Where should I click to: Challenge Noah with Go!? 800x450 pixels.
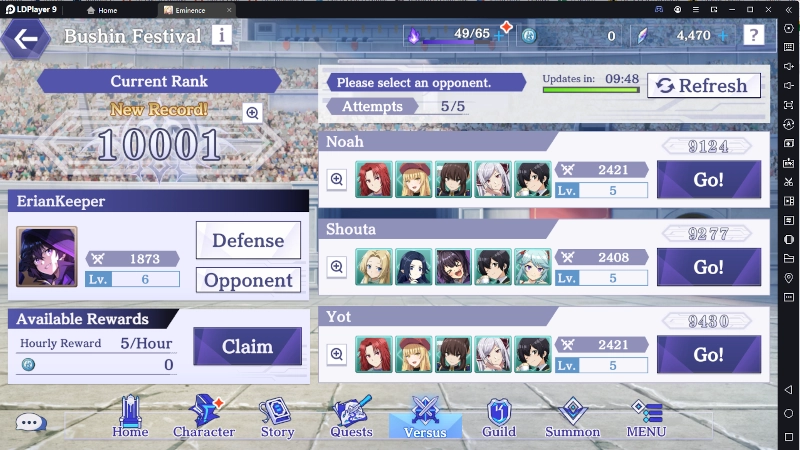[x=708, y=180]
